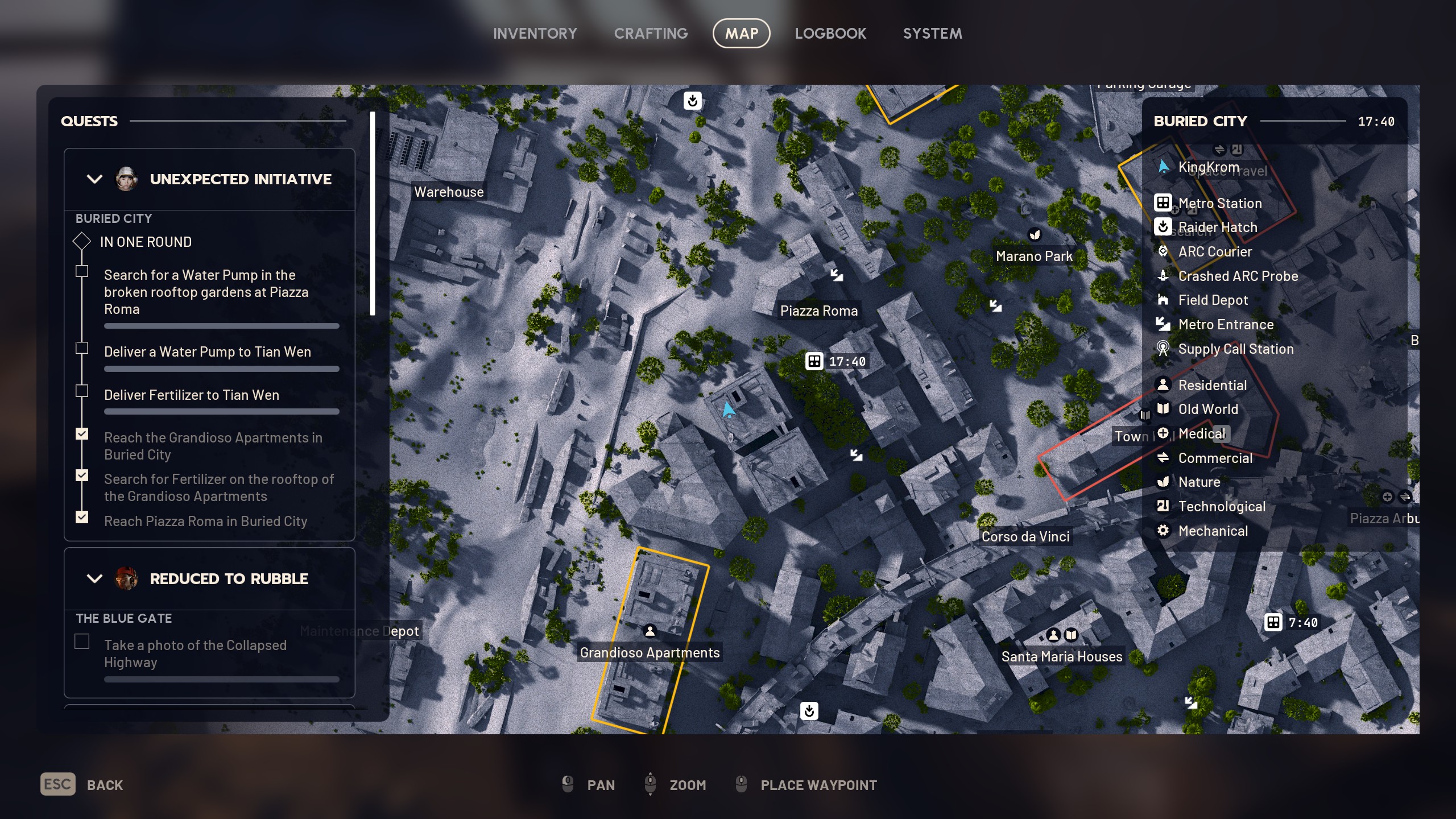Select the Mechanical icon in the legend
Viewport: 1456px width, 819px height.
click(1164, 531)
